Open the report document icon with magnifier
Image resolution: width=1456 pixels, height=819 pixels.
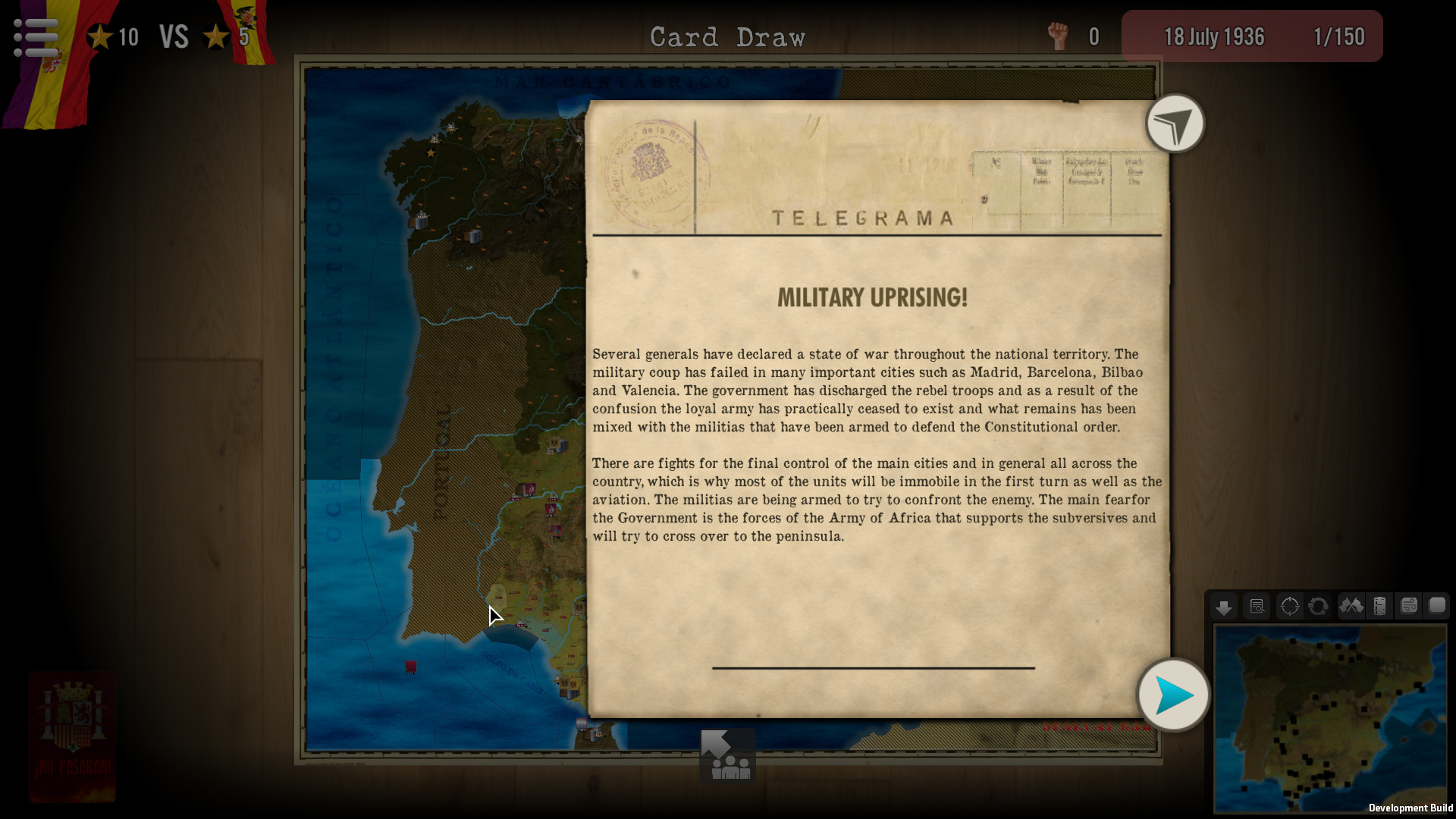click(1257, 607)
